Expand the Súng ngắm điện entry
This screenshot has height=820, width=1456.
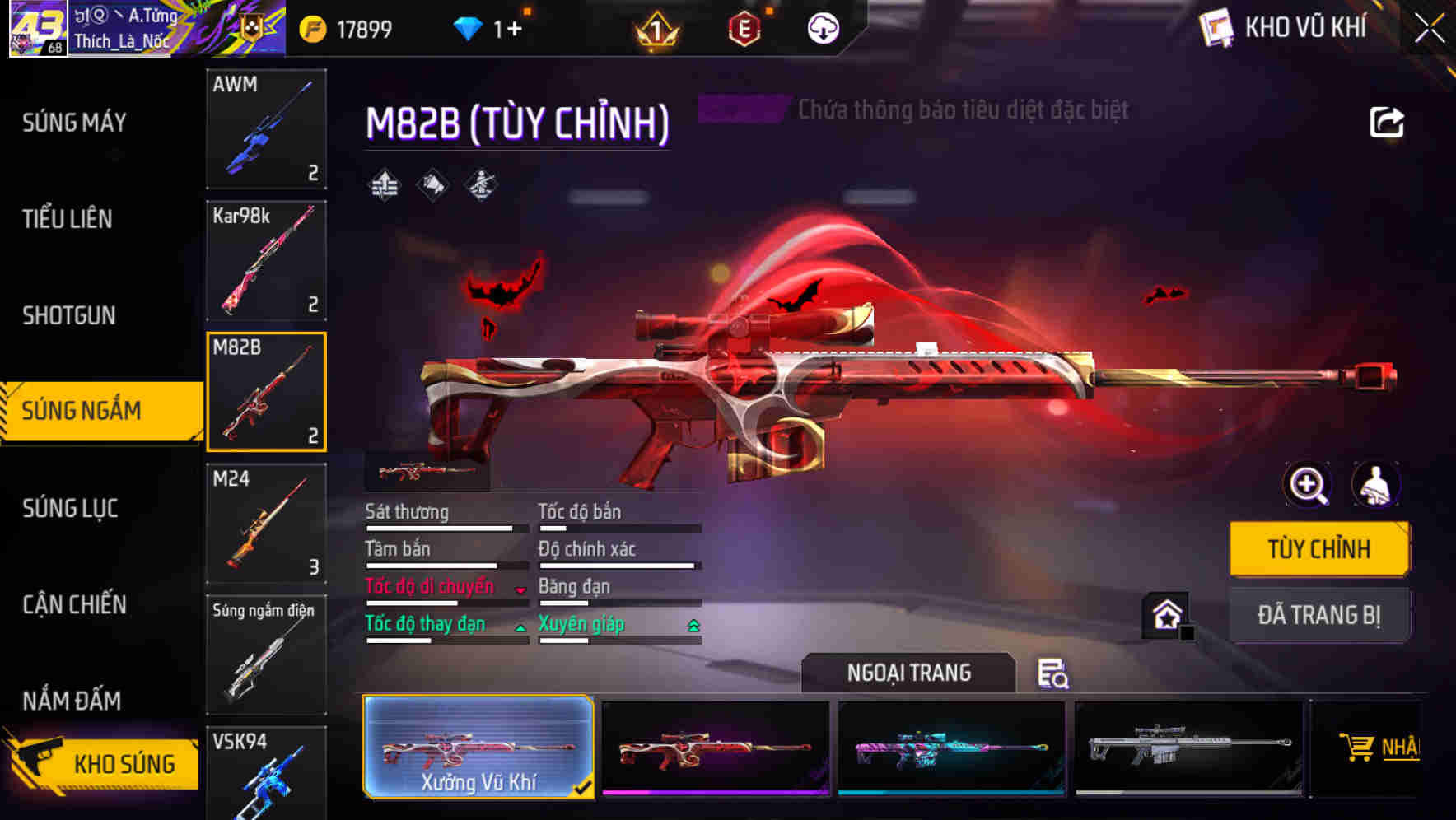pos(265,655)
